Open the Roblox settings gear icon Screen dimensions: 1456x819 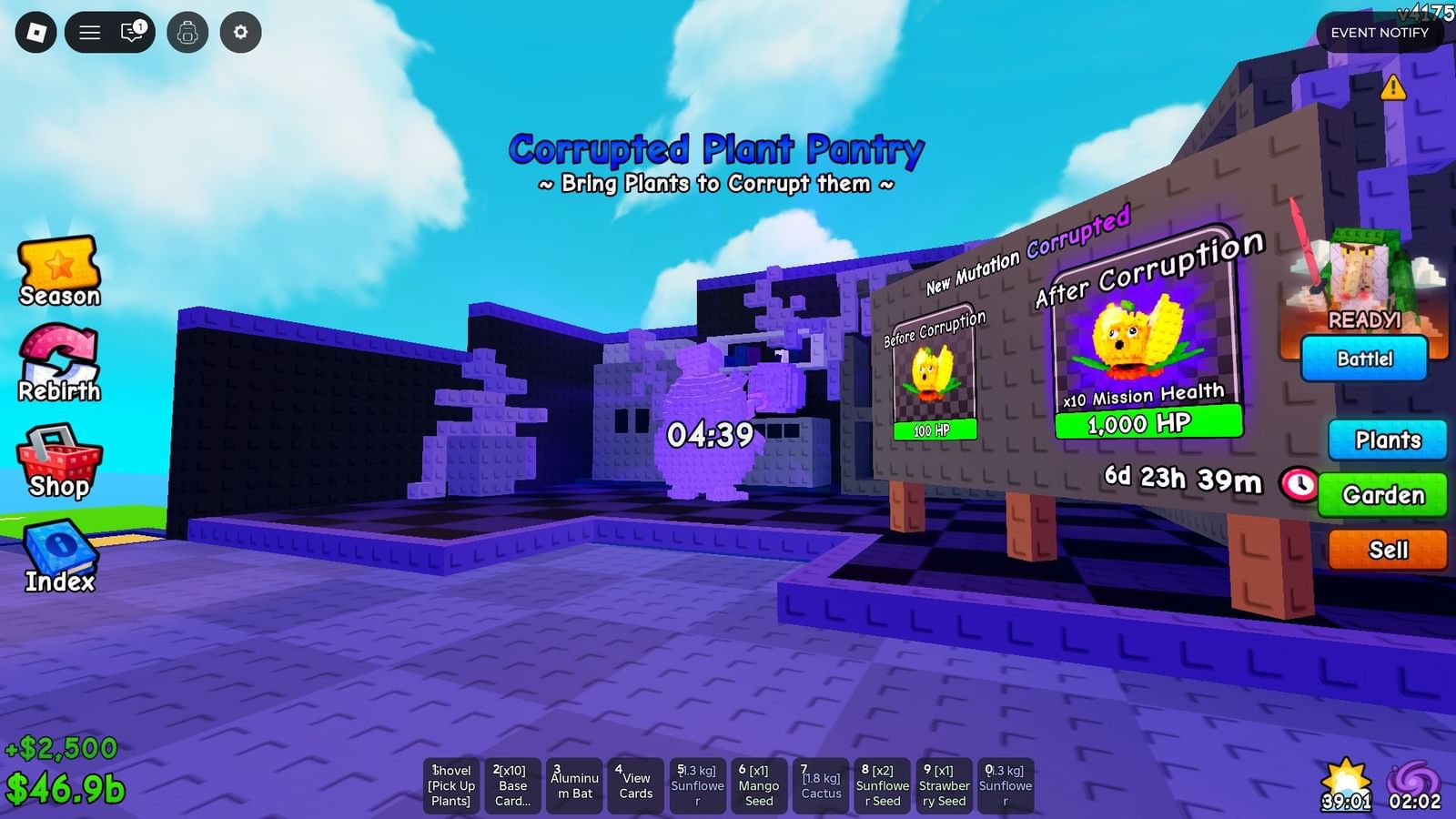239,31
